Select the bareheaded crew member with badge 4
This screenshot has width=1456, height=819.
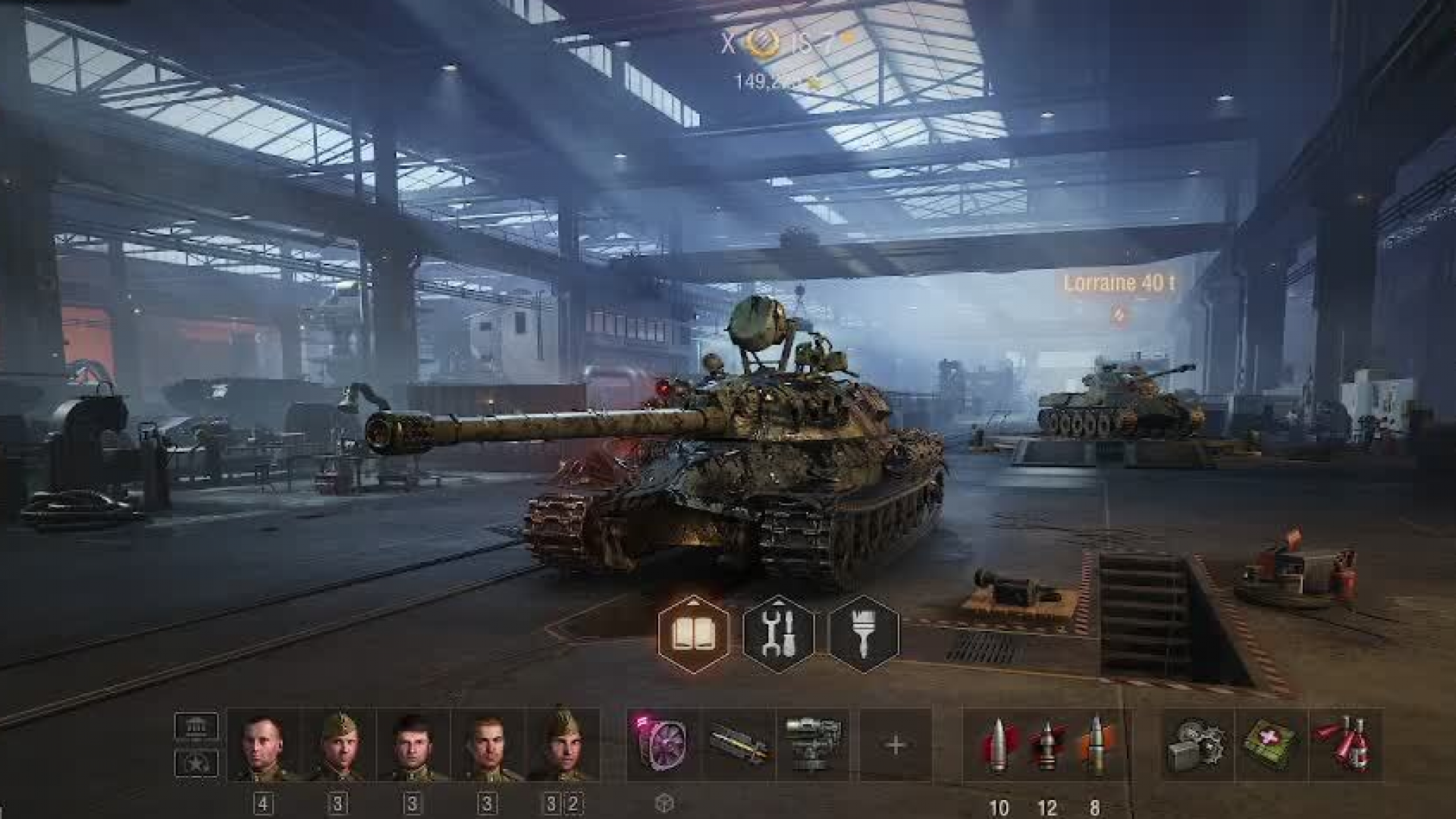(x=263, y=745)
